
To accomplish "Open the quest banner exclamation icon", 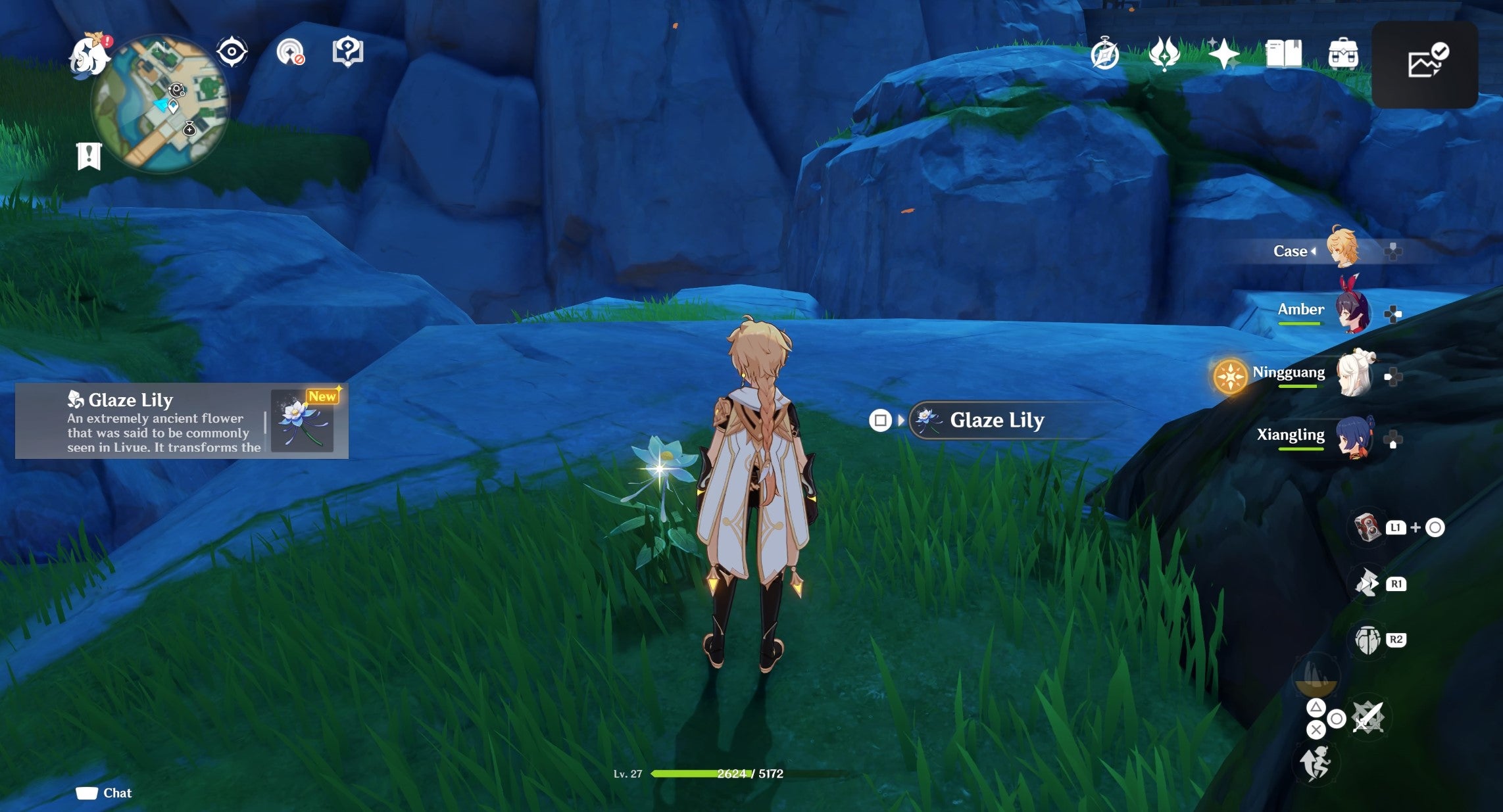I will tap(89, 156).
